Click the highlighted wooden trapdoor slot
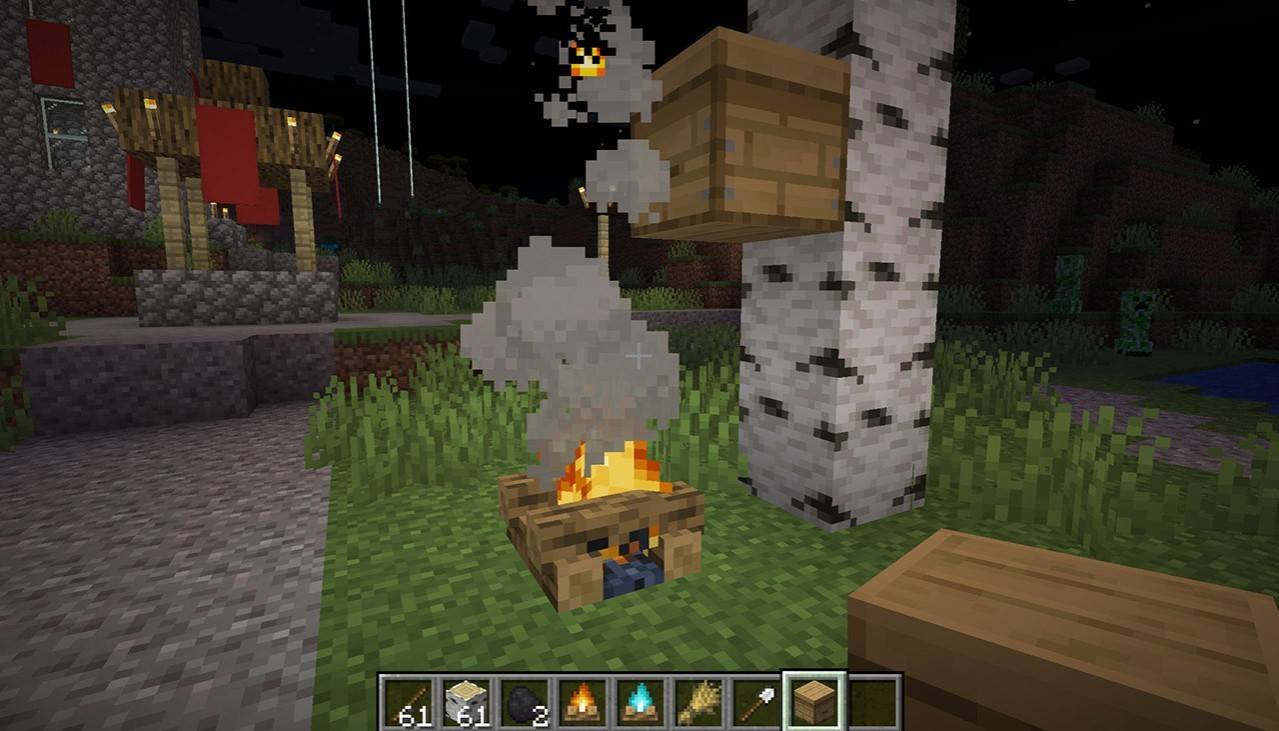 (x=814, y=701)
